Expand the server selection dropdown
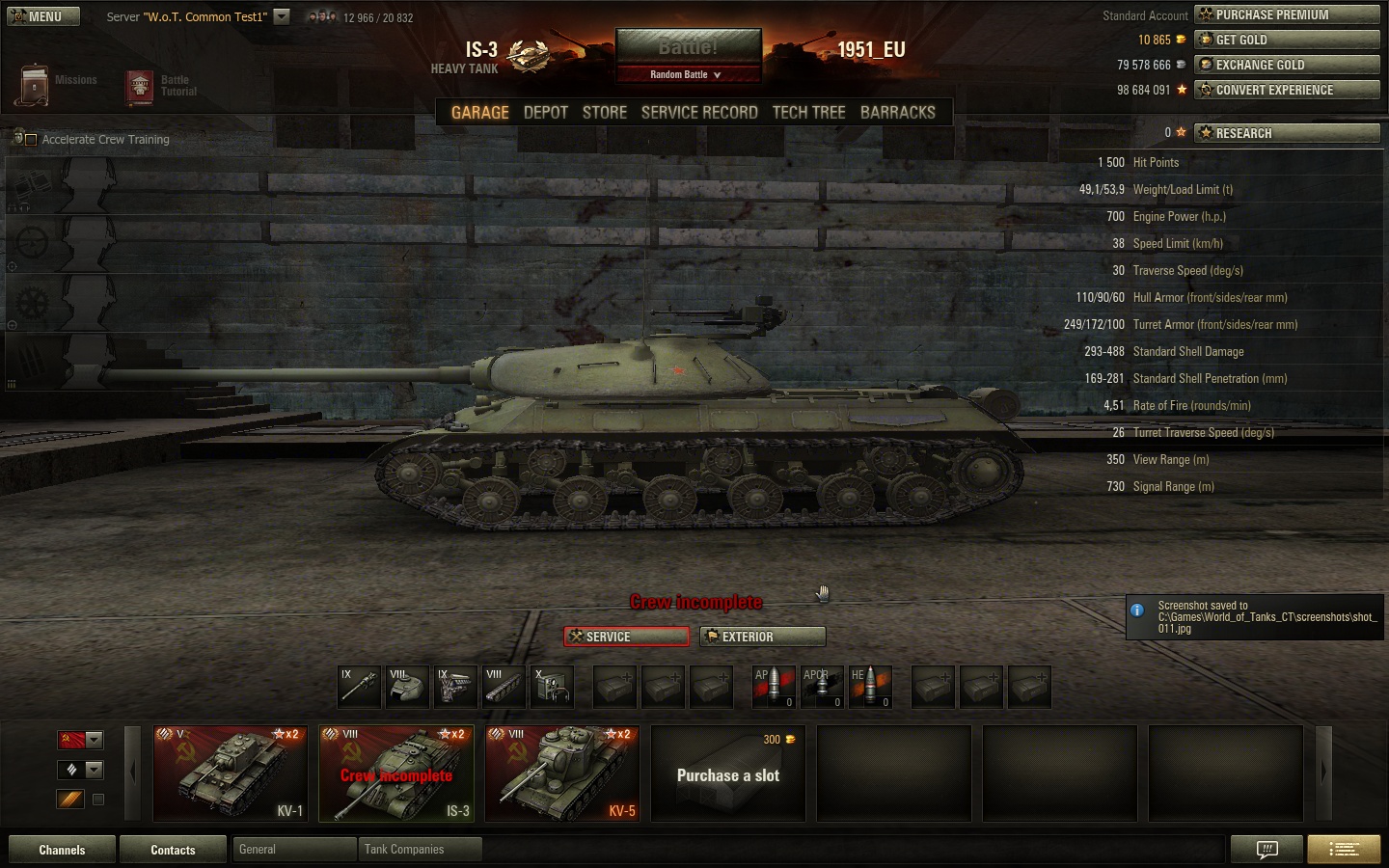Viewport: 1389px width, 868px height. coord(282,16)
